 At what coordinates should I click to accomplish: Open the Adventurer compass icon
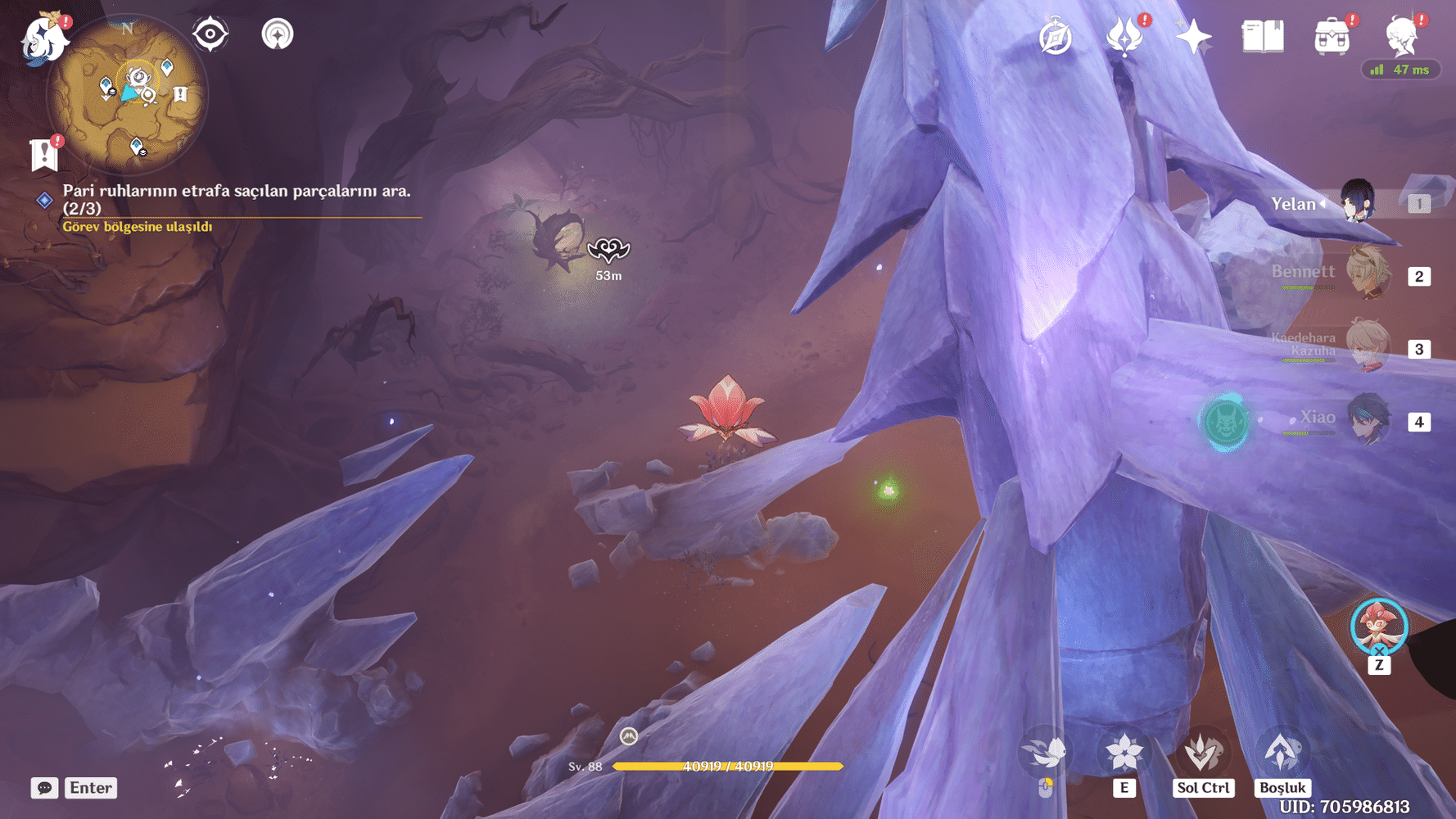1055,38
